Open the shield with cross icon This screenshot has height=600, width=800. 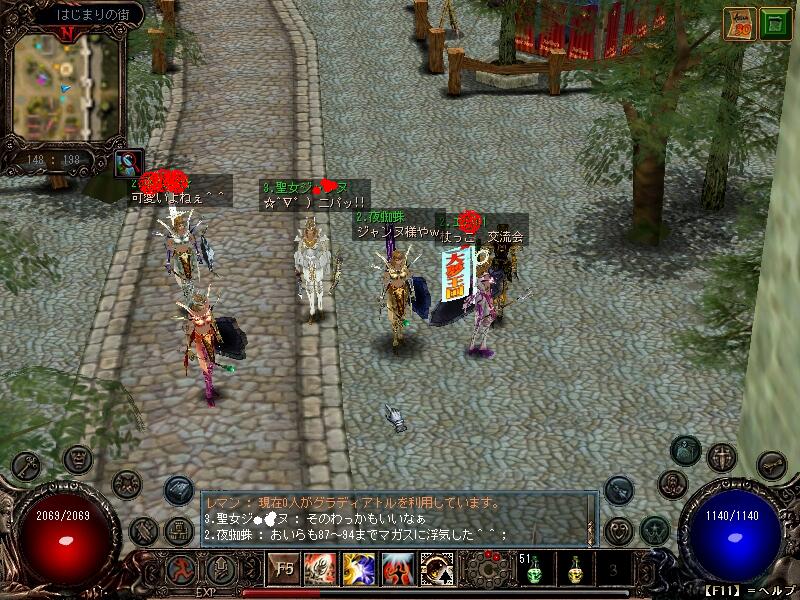tap(722, 458)
